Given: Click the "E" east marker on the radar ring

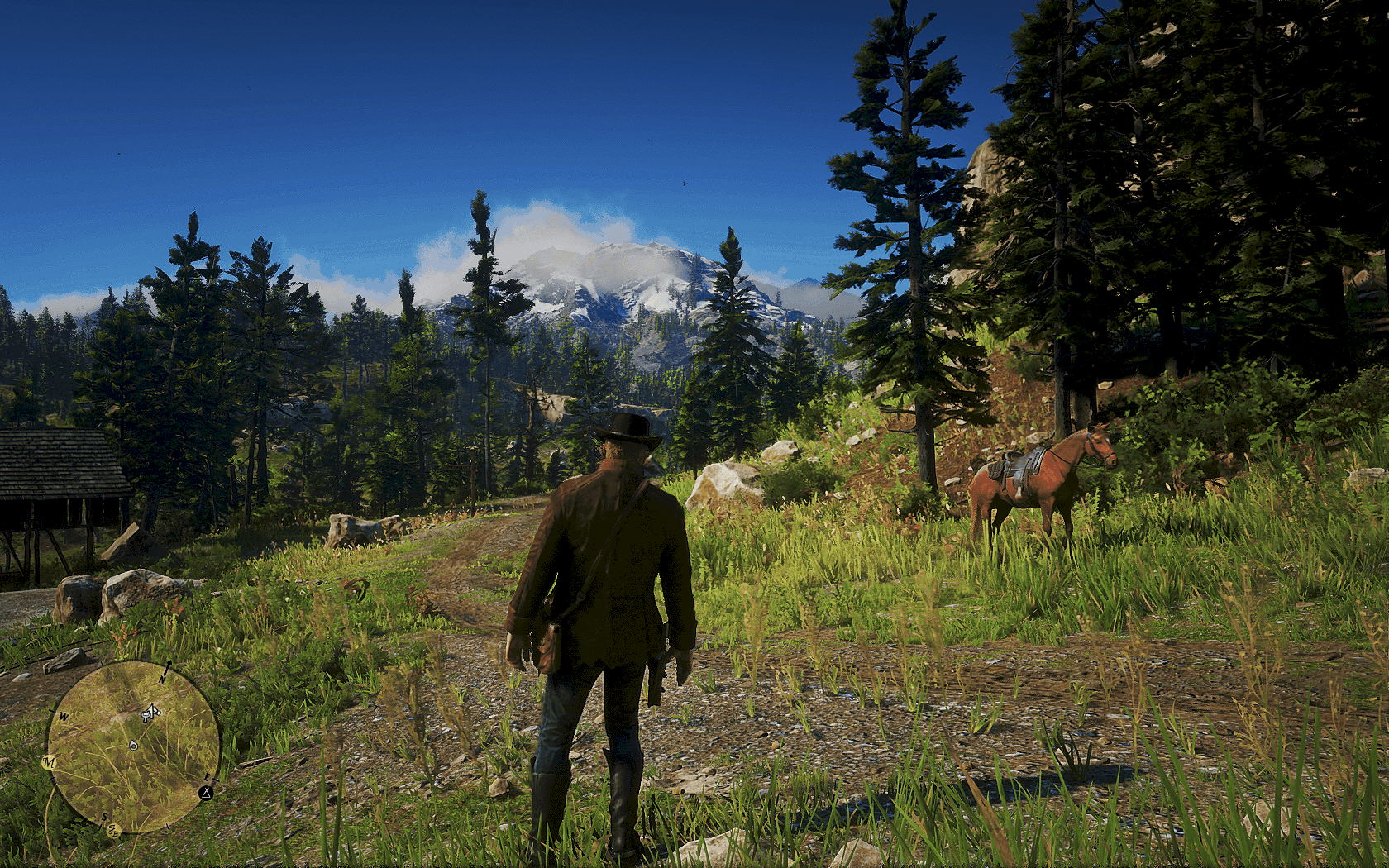Looking at the screenshot, I should [x=207, y=777].
